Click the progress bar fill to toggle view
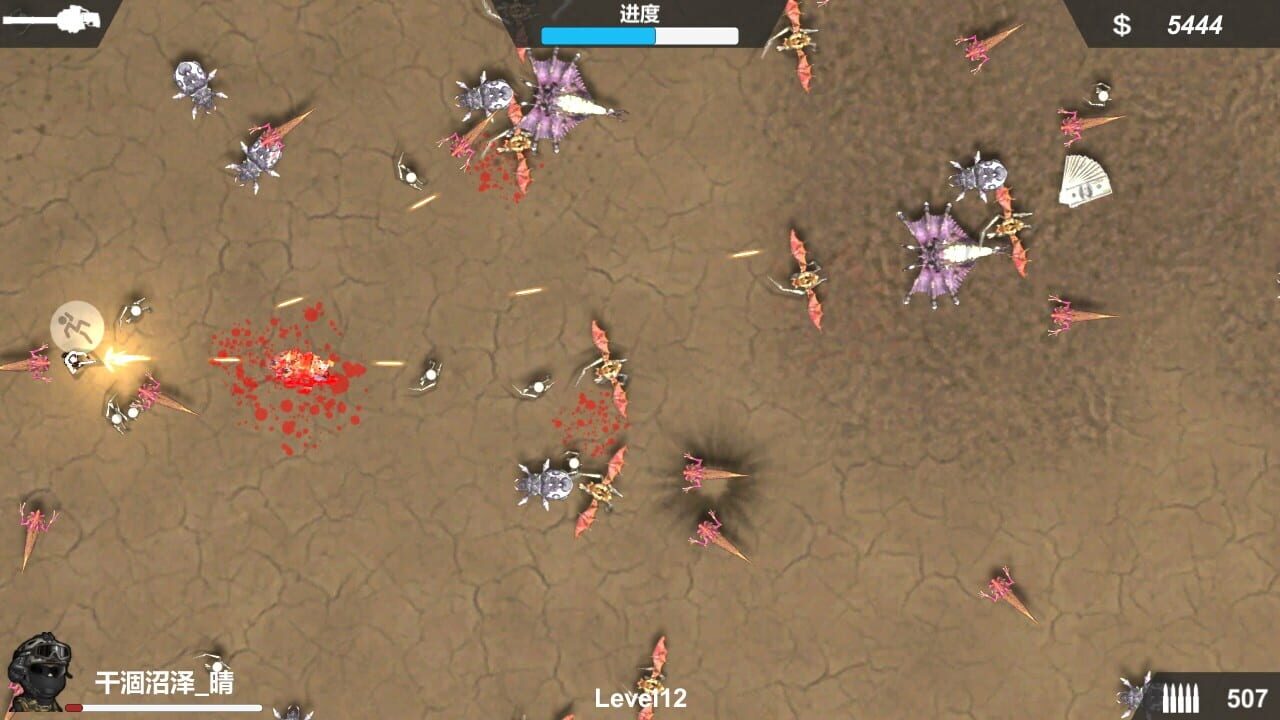1280x720 pixels. [598, 35]
